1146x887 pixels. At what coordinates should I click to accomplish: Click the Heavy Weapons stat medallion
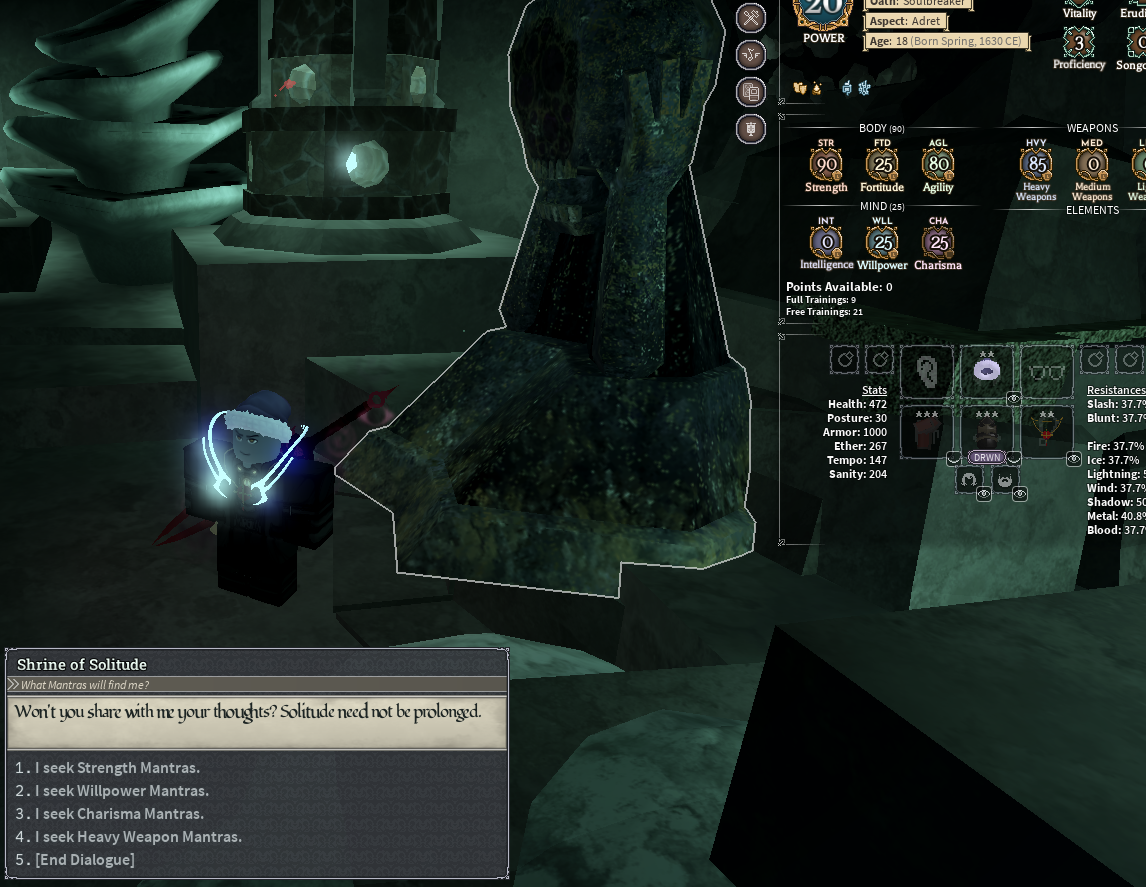(x=1036, y=165)
